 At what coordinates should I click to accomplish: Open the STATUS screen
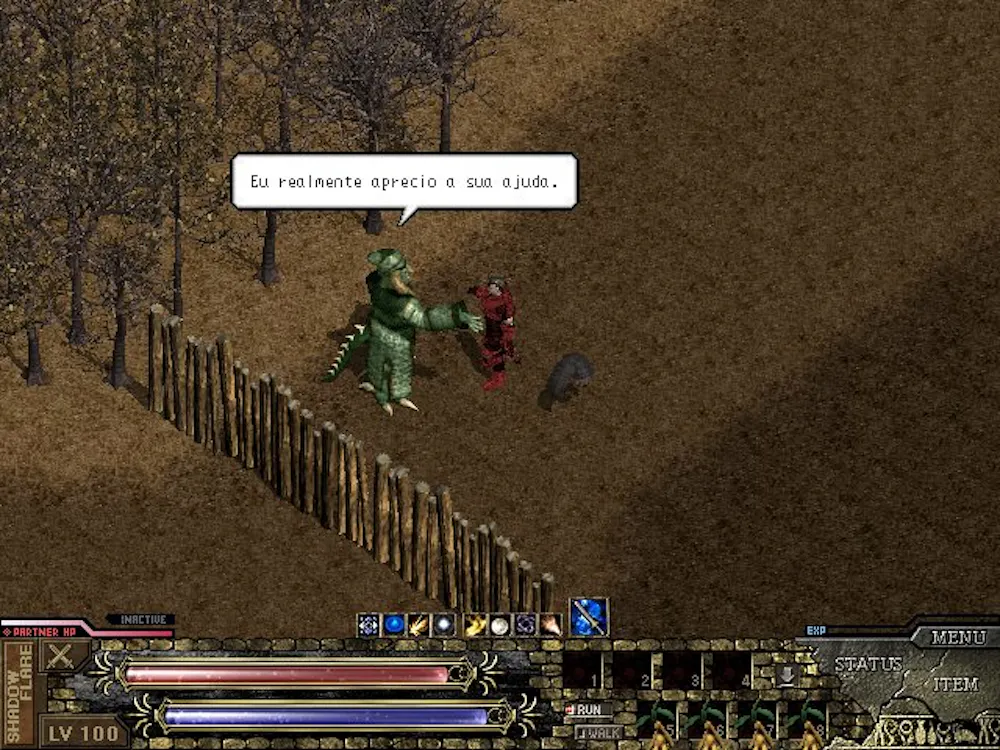(x=868, y=664)
